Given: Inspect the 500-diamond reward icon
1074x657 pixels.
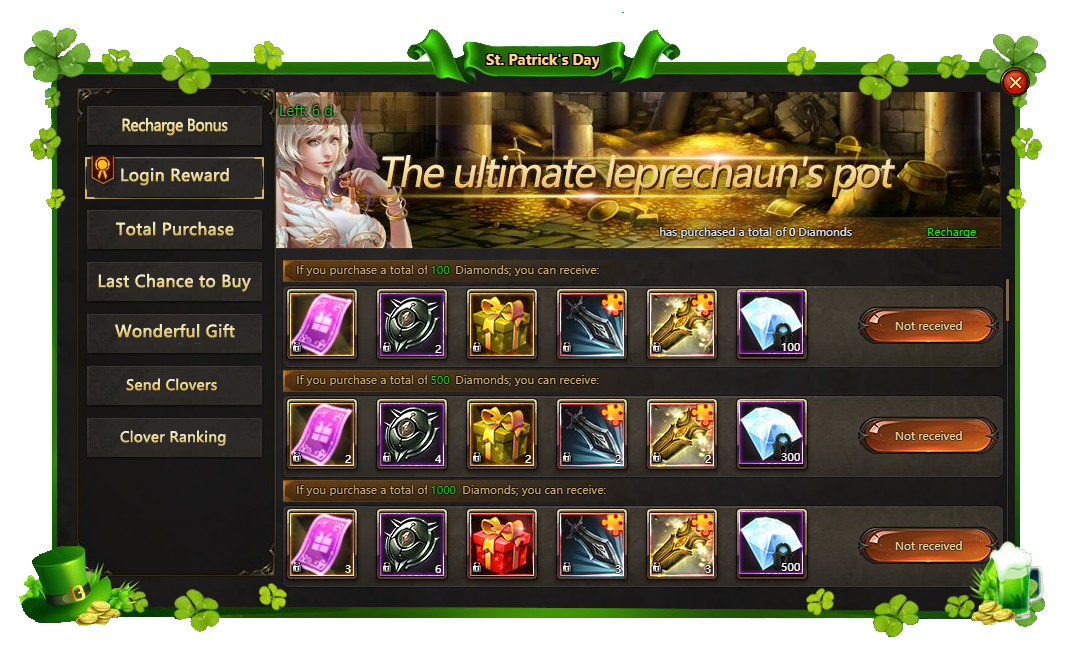Looking at the screenshot, I should (x=771, y=544).
